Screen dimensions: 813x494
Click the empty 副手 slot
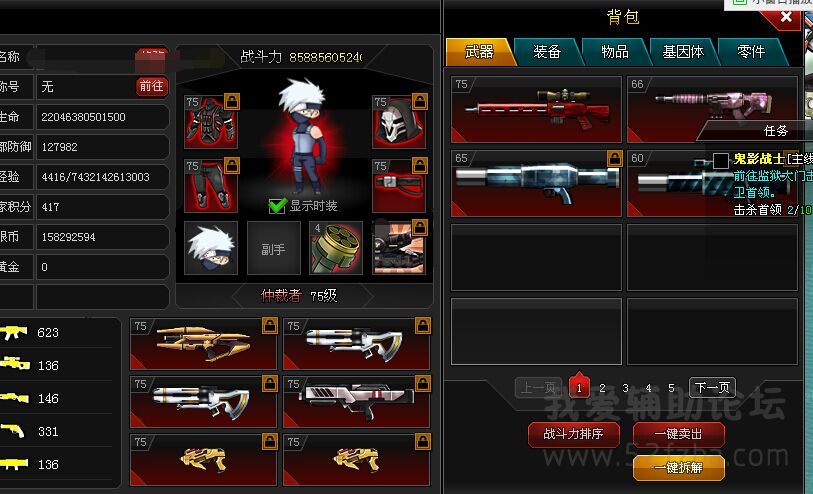[274, 248]
